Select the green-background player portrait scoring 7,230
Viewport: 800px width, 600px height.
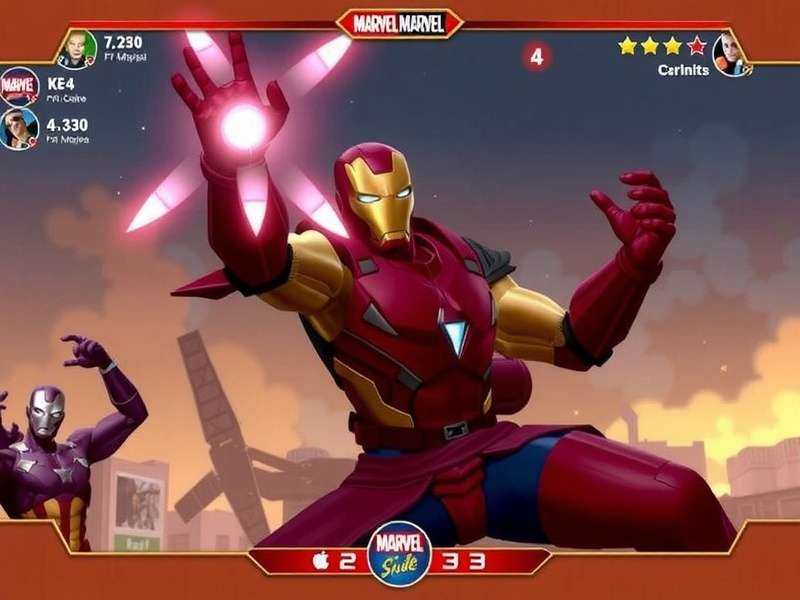click(77, 48)
